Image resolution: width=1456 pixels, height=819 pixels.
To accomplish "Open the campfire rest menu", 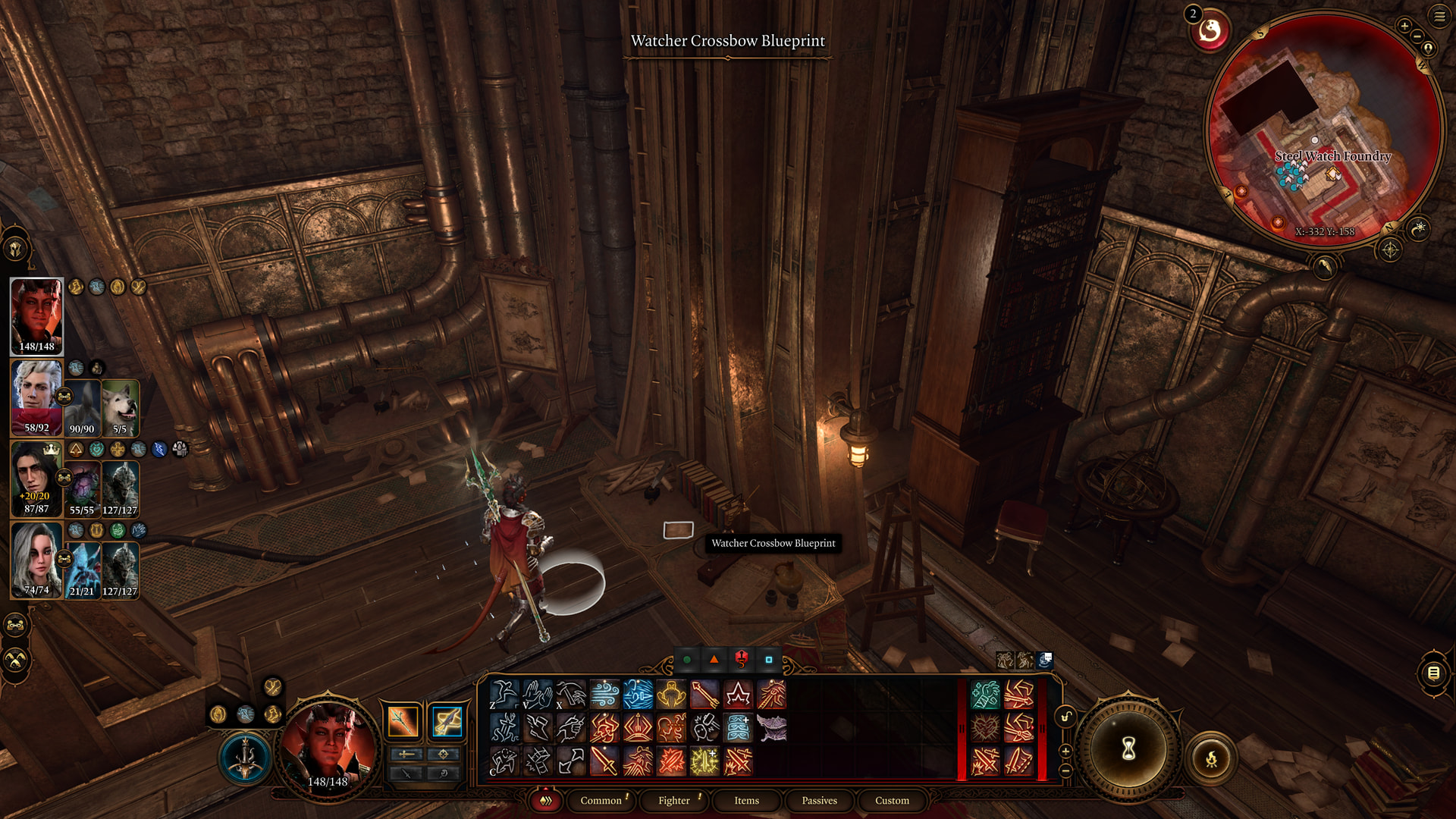I will click(1211, 758).
